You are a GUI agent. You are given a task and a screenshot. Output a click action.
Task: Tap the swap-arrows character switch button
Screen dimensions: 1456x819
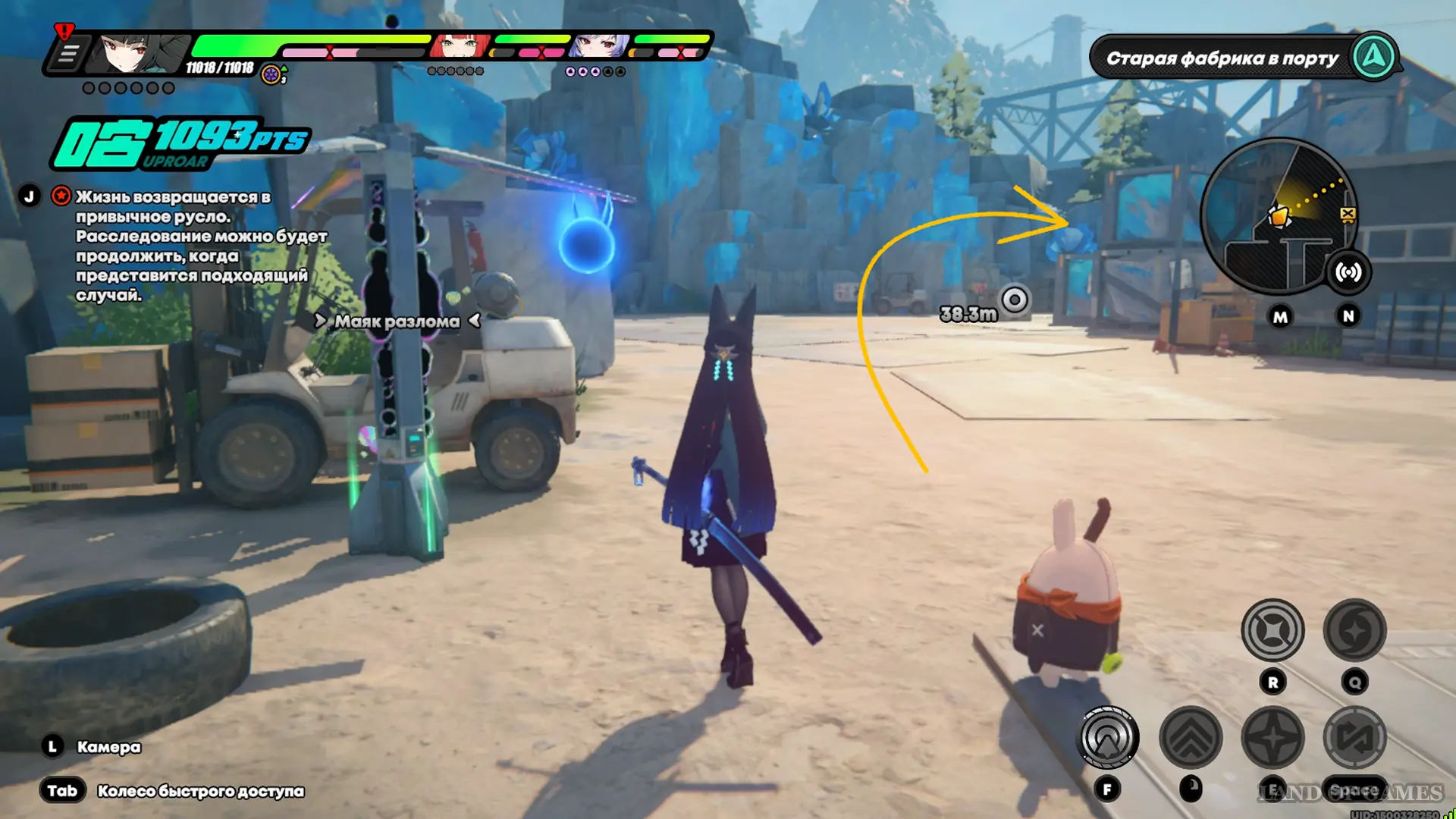[1354, 737]
